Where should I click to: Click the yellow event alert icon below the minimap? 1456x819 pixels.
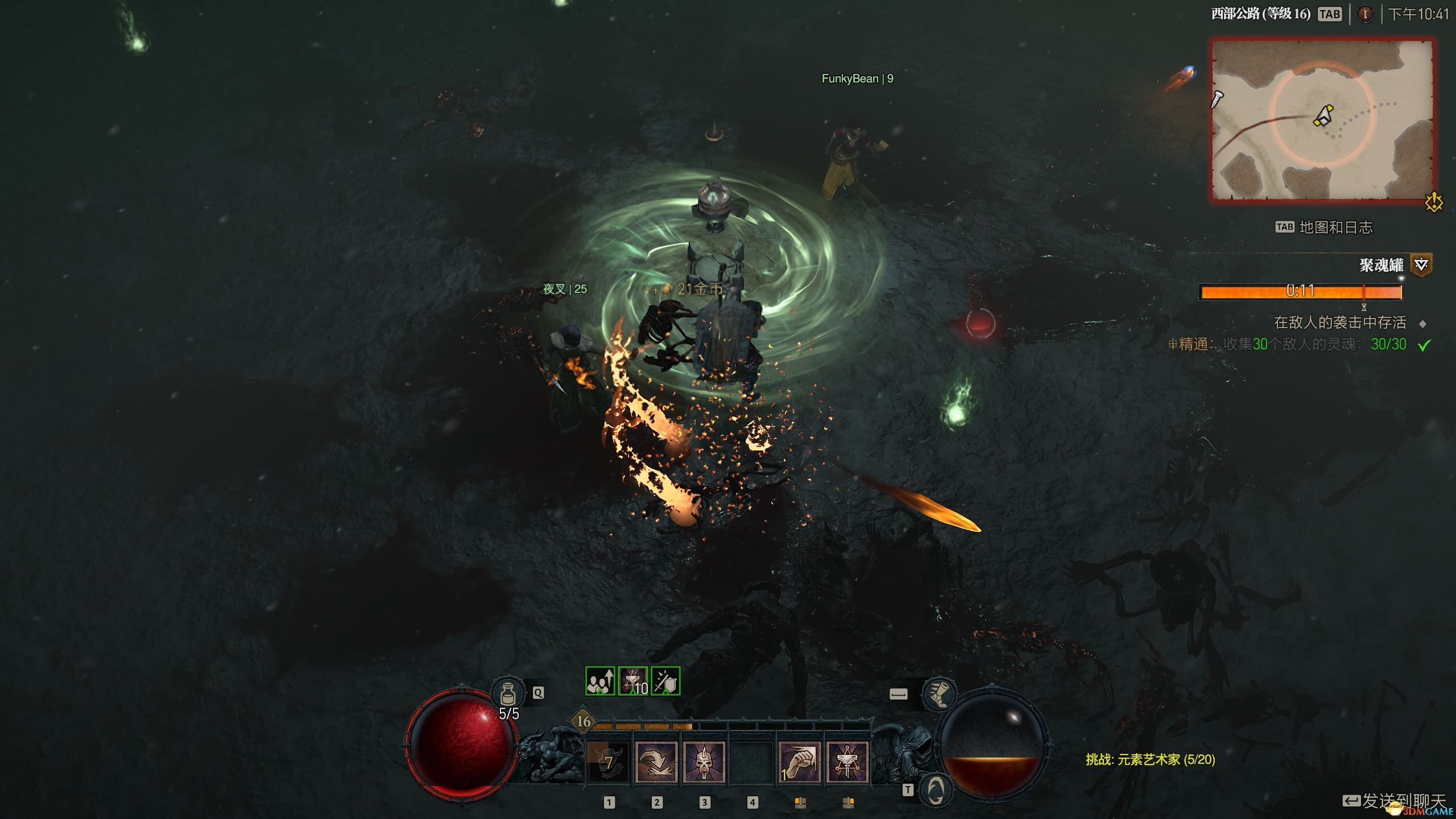point(1434,202)
